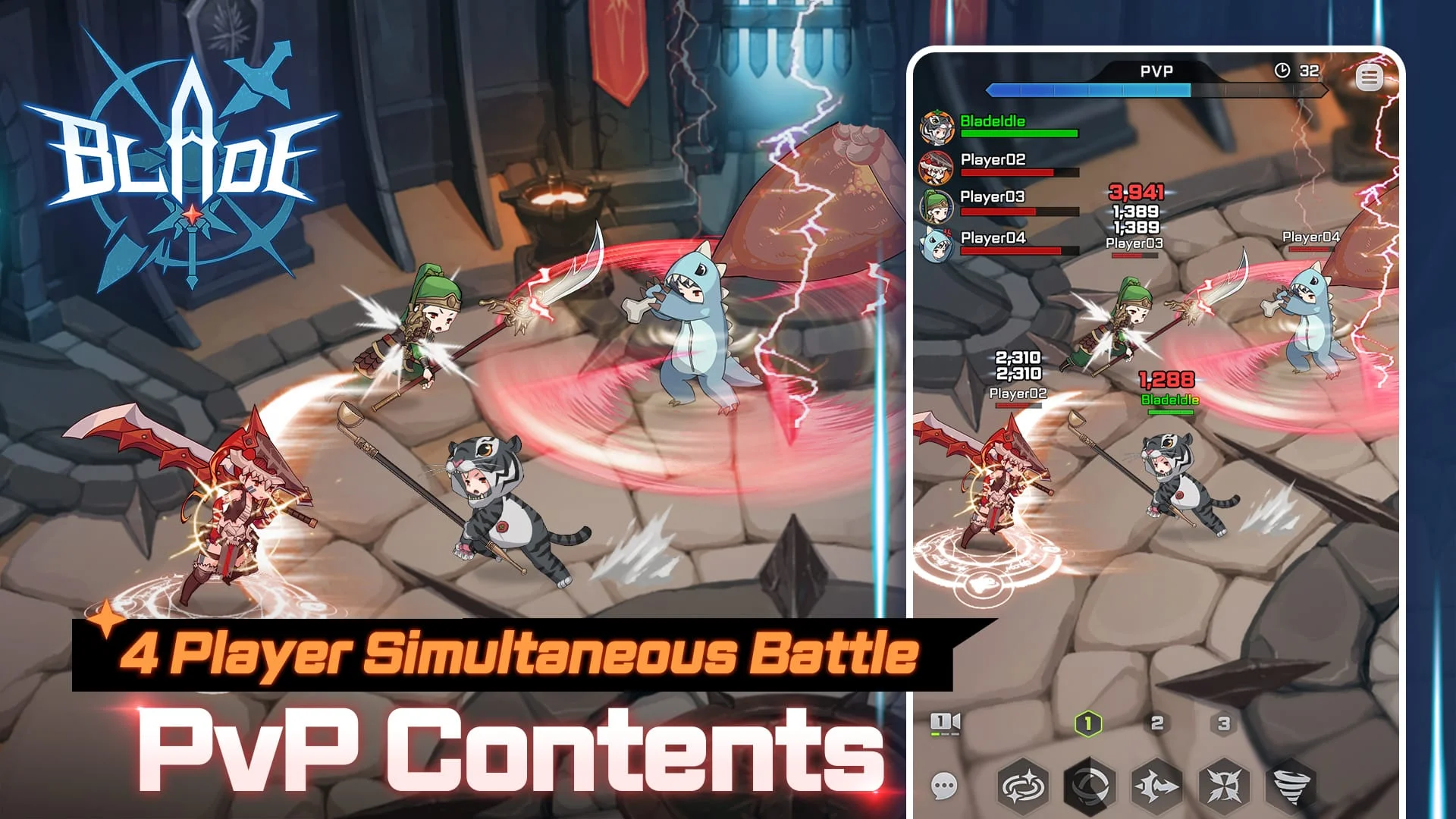The height and width of the screenshot is (819, 1456).
Task: Click the battle speed camera icon
Action: [x=940, y=722]
